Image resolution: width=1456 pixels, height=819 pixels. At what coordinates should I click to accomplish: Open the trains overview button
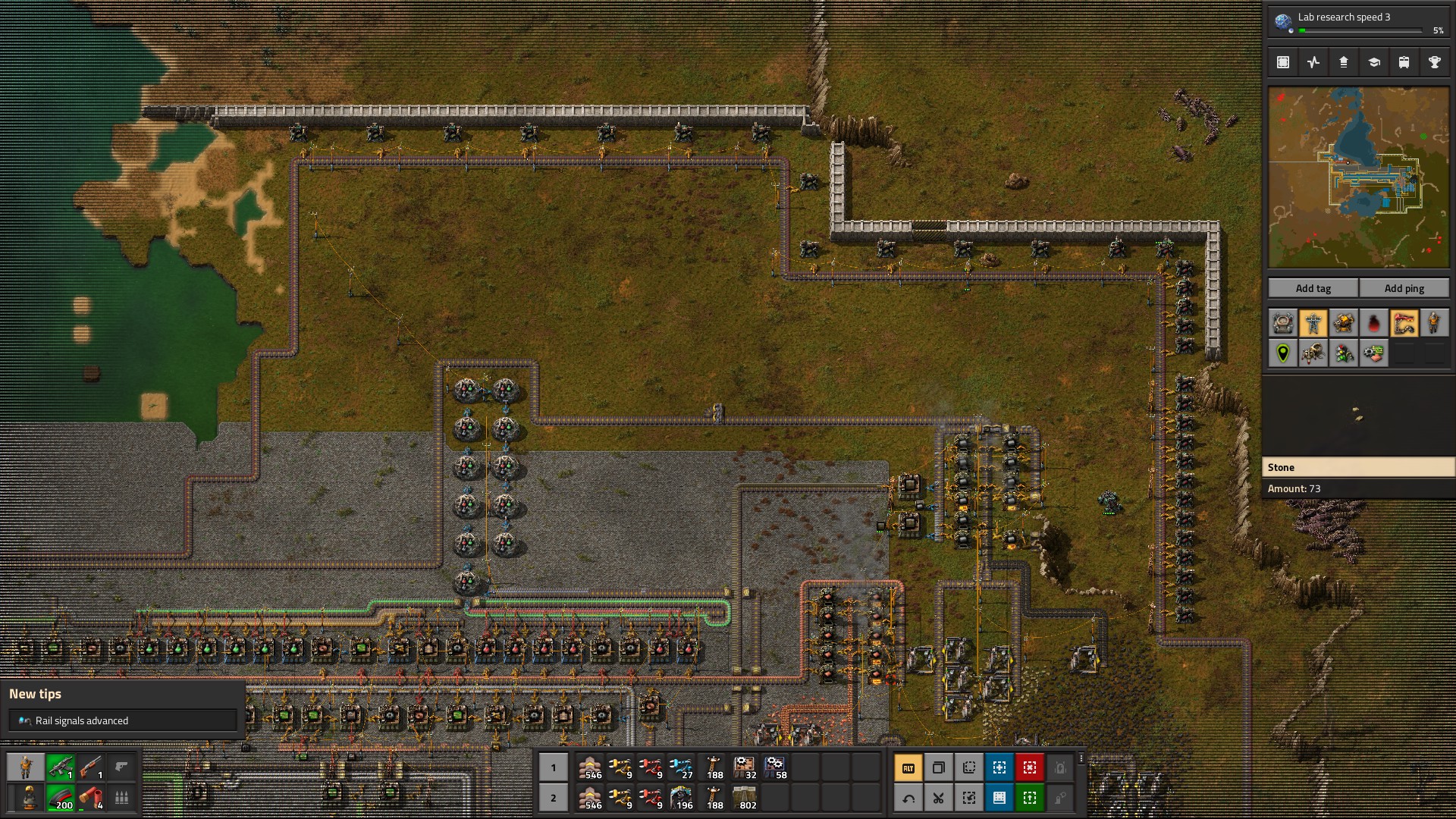pos(1404,63)
